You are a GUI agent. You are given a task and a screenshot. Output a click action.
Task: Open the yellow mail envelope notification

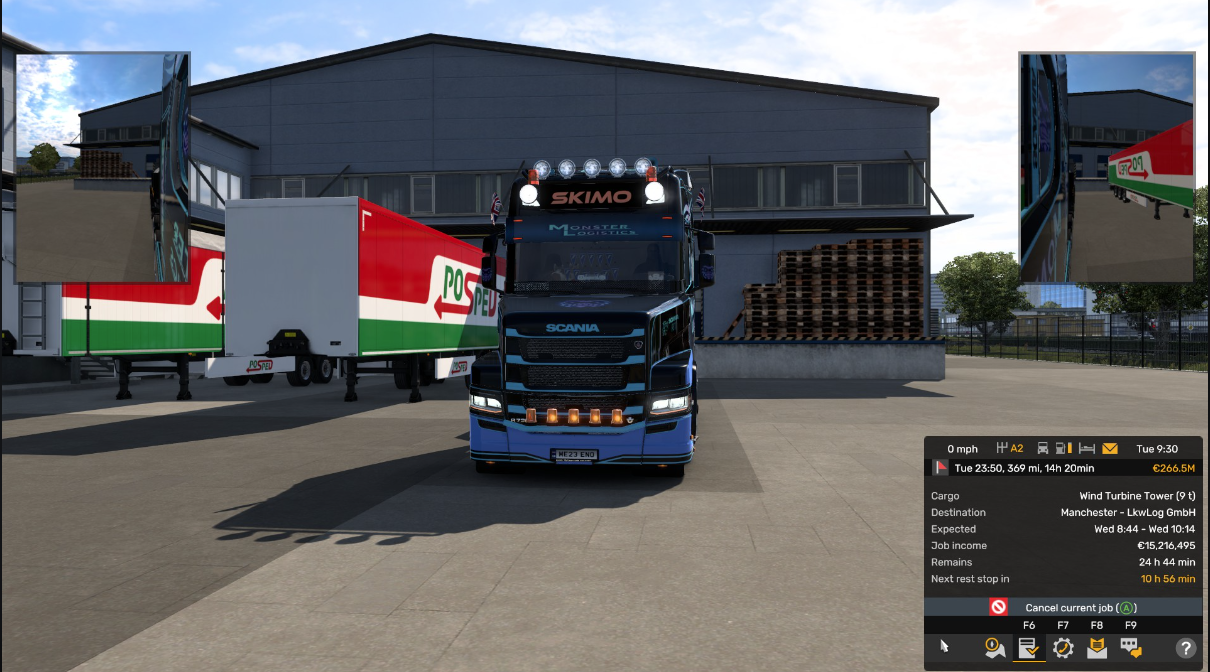pos(1111,449)
